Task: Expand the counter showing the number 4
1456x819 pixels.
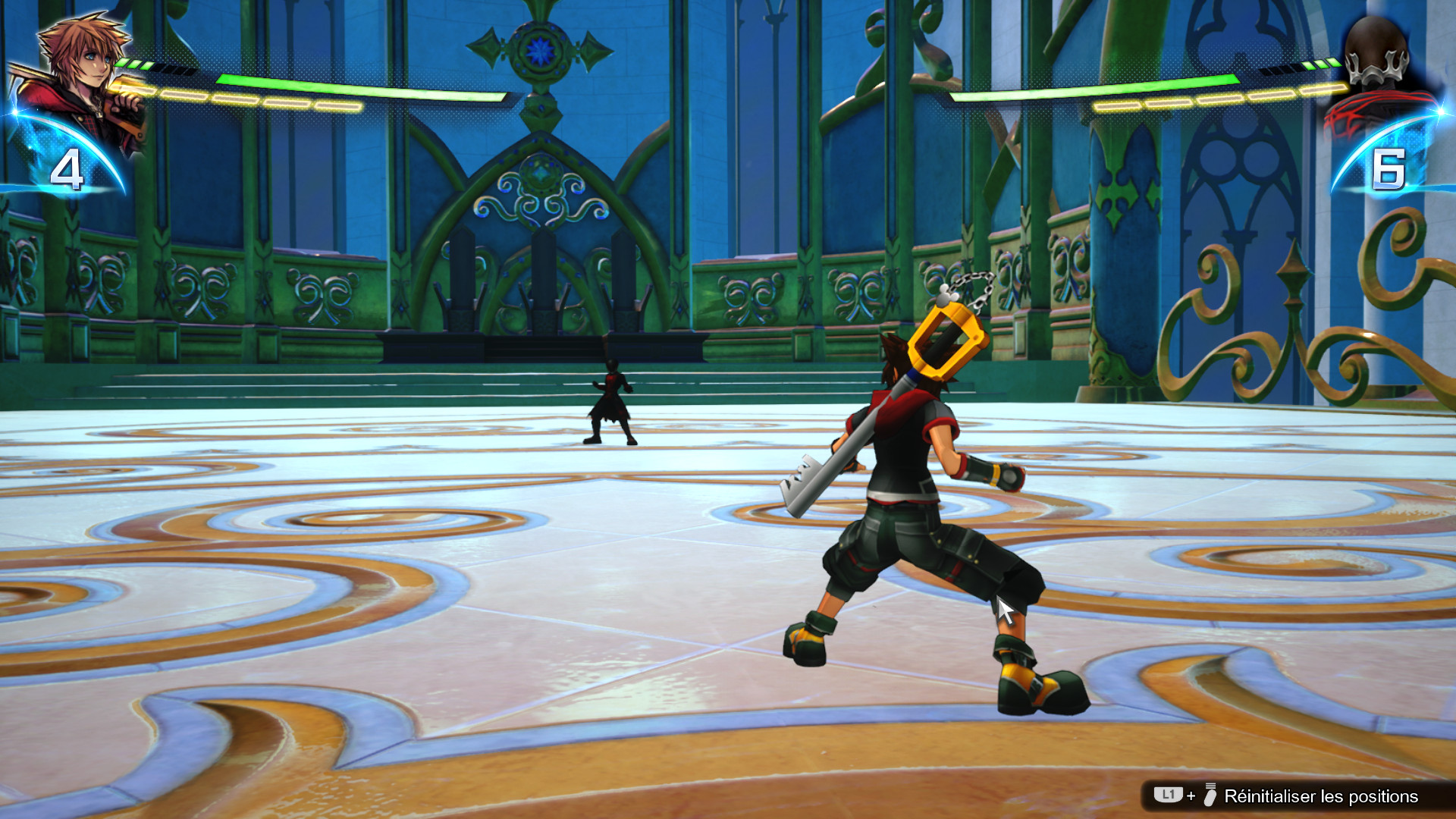Action: point(68,168)
